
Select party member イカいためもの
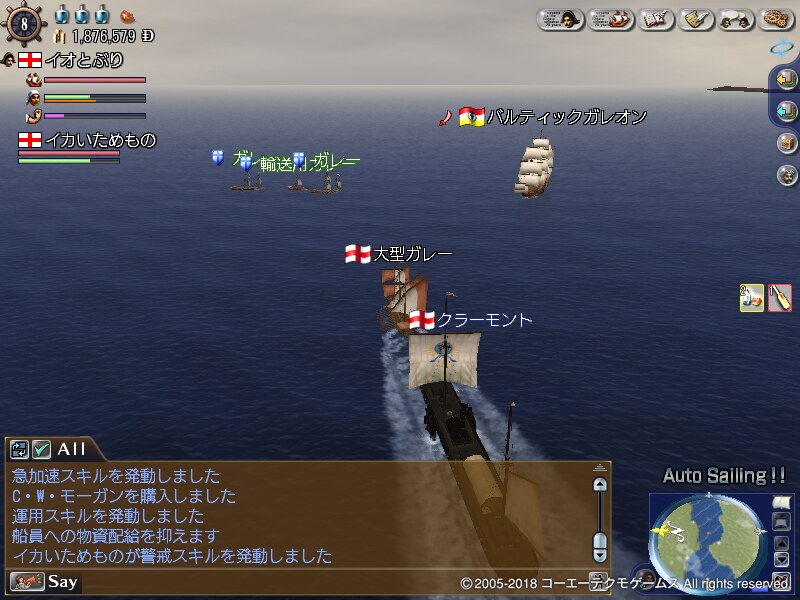point(87,141)
